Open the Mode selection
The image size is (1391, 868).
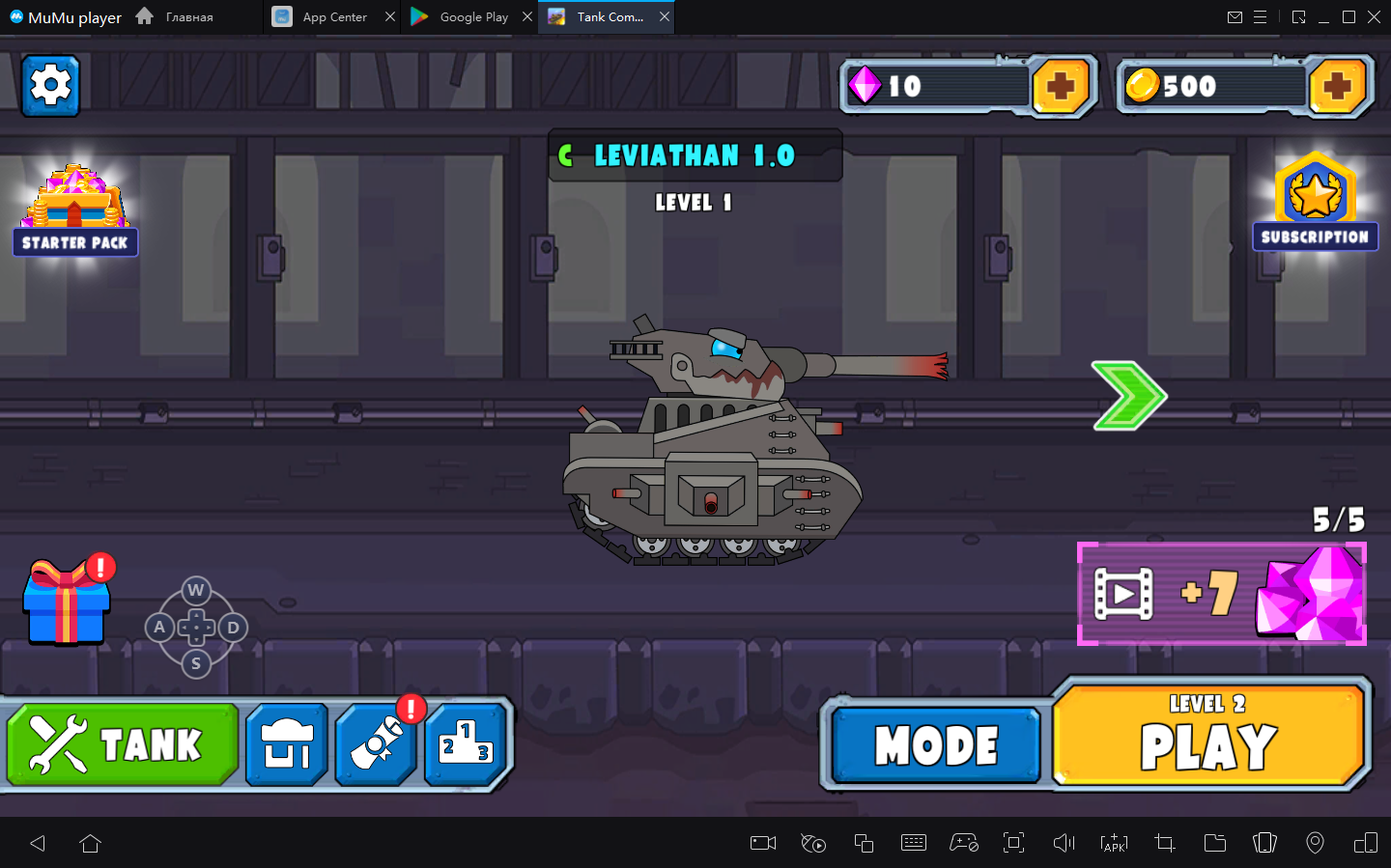935,745
